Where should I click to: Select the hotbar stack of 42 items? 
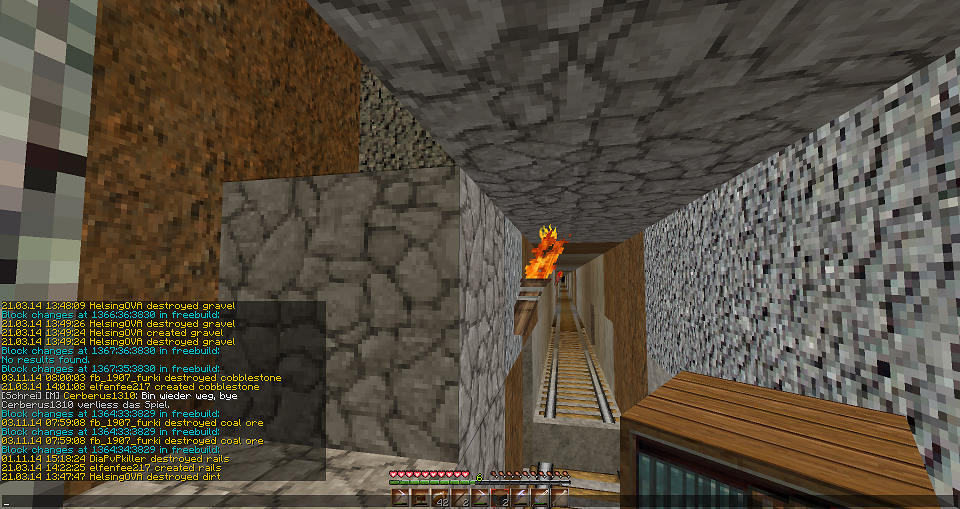tap(440, 498)
